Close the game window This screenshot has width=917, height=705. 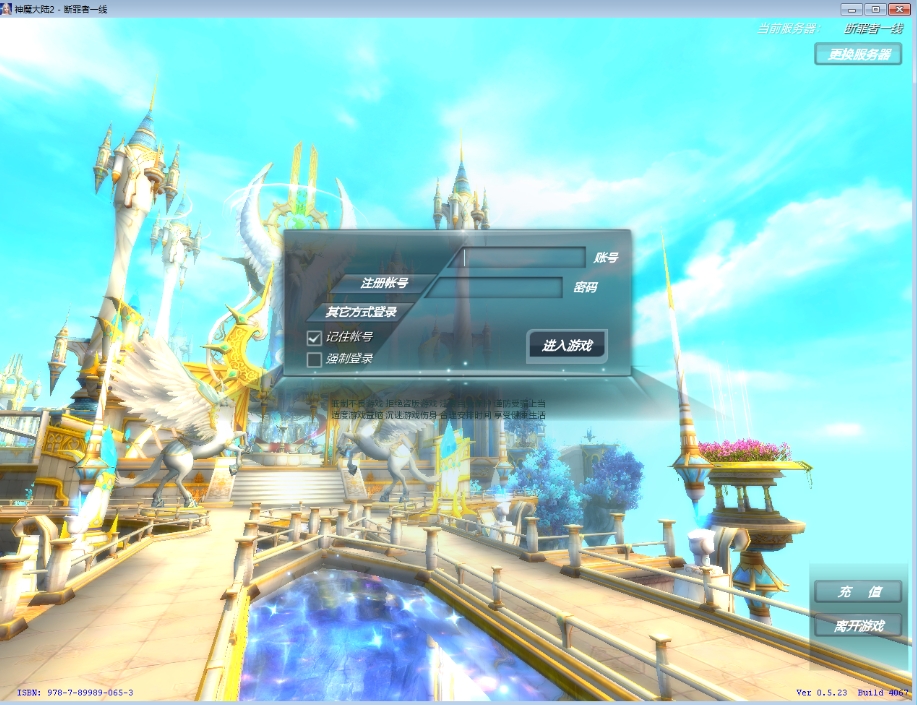pyautogui.click(x=898, y=8)
